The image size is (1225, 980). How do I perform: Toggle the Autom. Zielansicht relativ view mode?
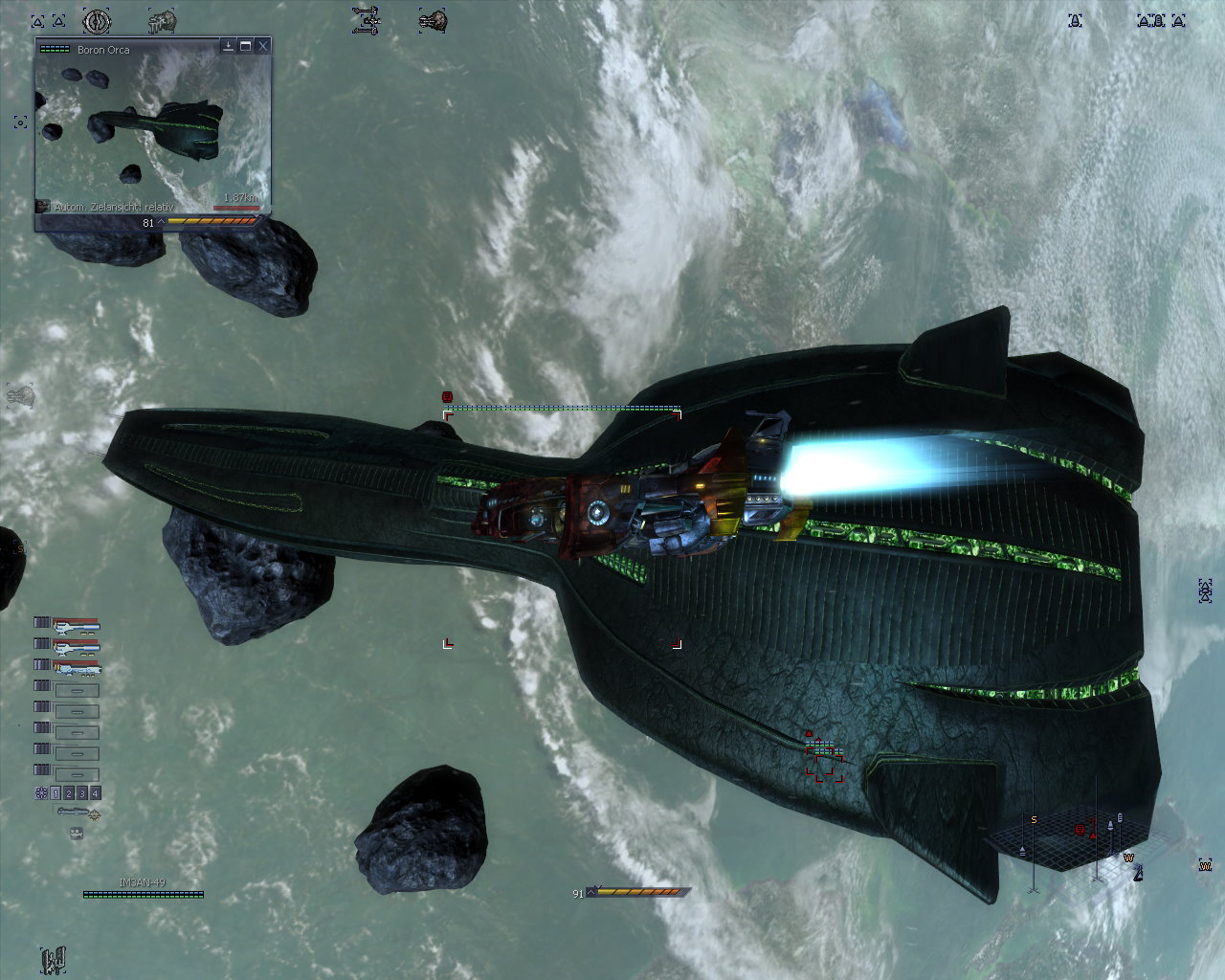point(43,207)
